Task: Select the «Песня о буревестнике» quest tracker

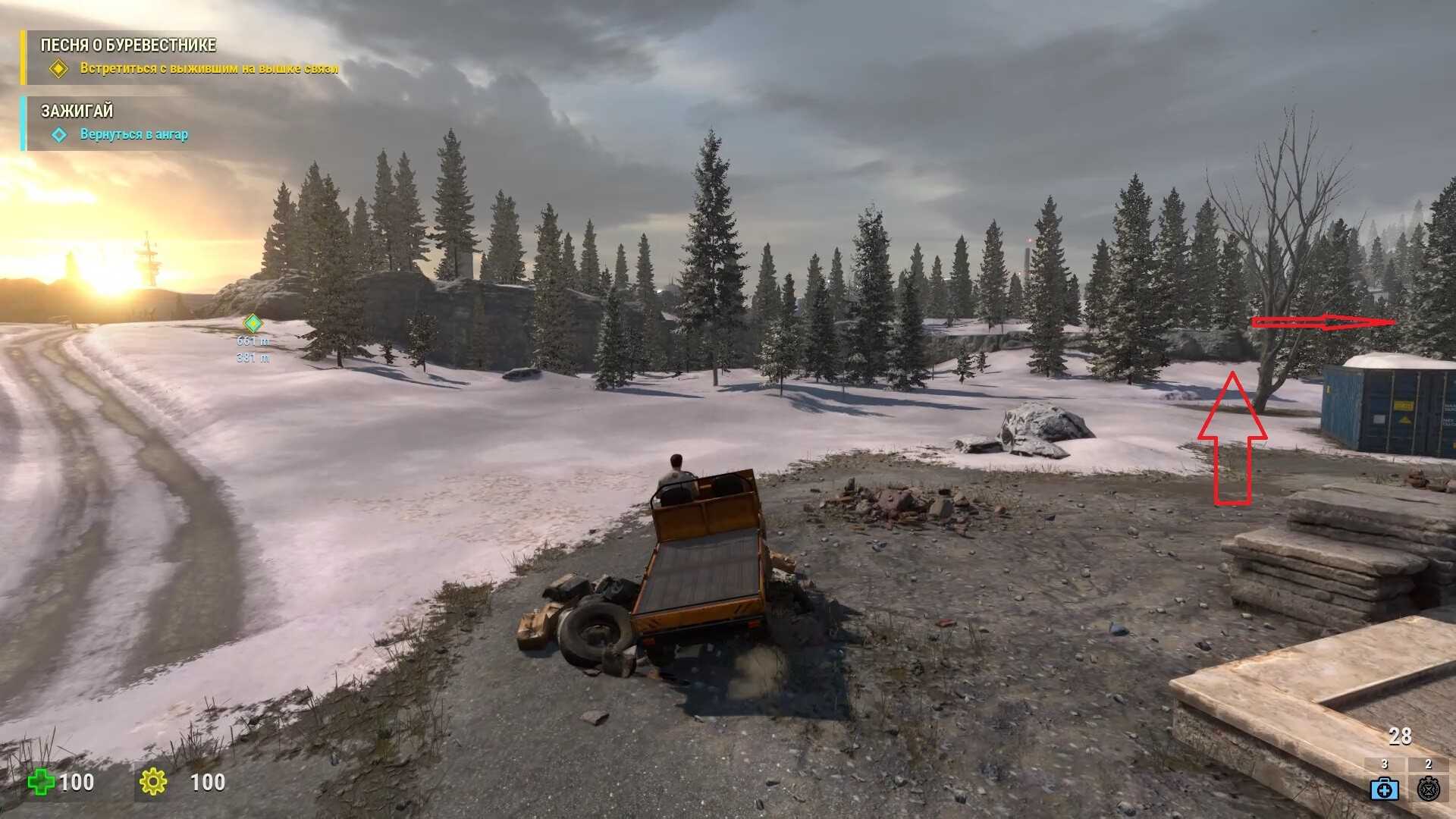Action: [x=128, y=45]
